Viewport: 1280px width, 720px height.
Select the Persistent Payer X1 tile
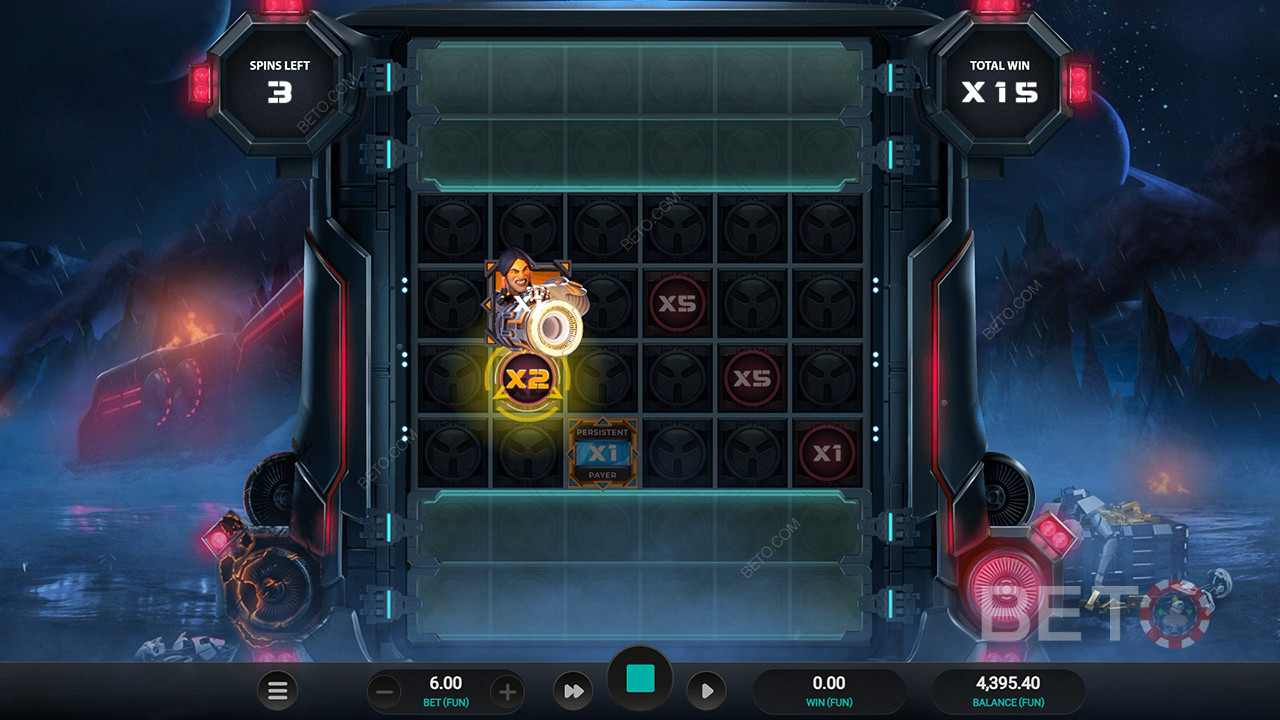click(x=603, y=454)
